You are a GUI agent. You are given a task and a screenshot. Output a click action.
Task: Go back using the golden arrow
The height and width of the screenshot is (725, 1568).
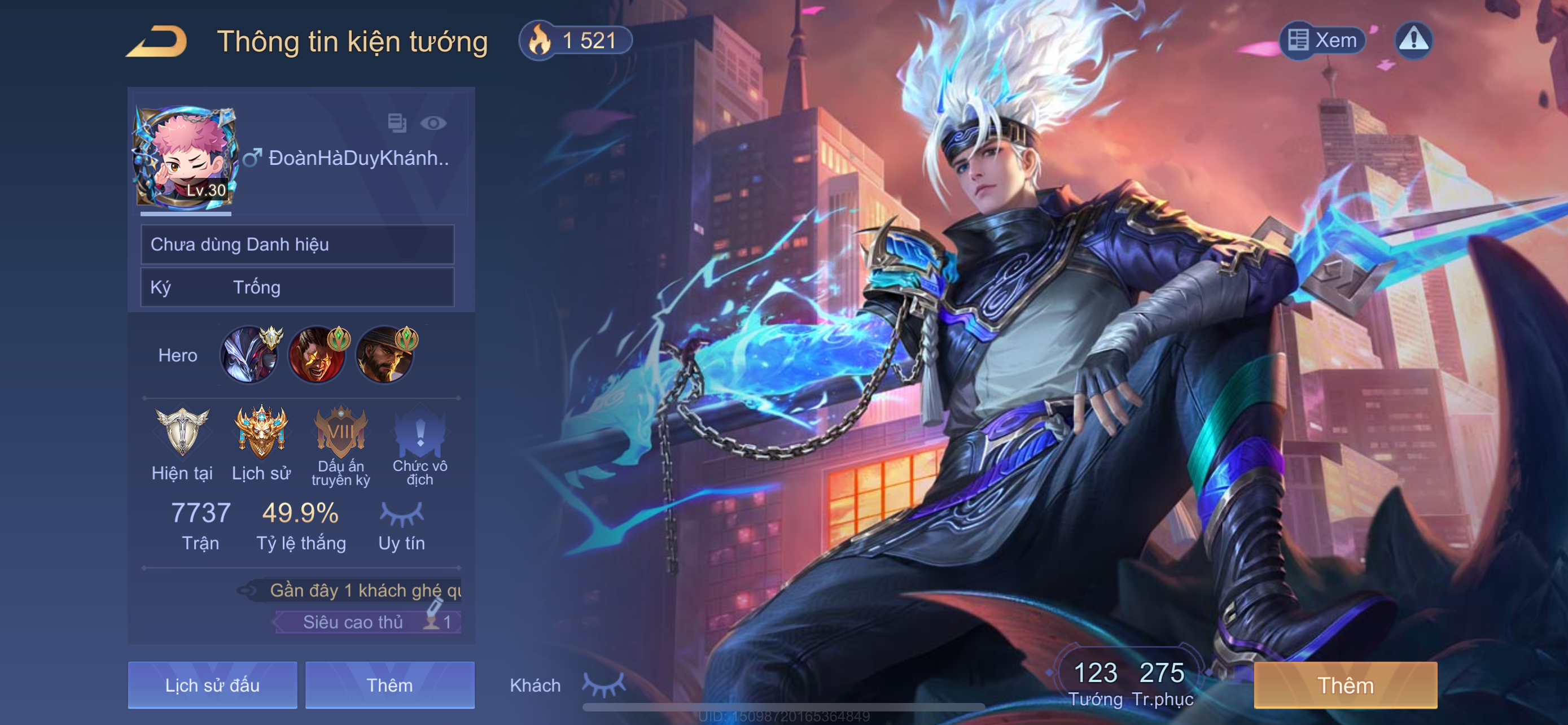pos(157,41)
